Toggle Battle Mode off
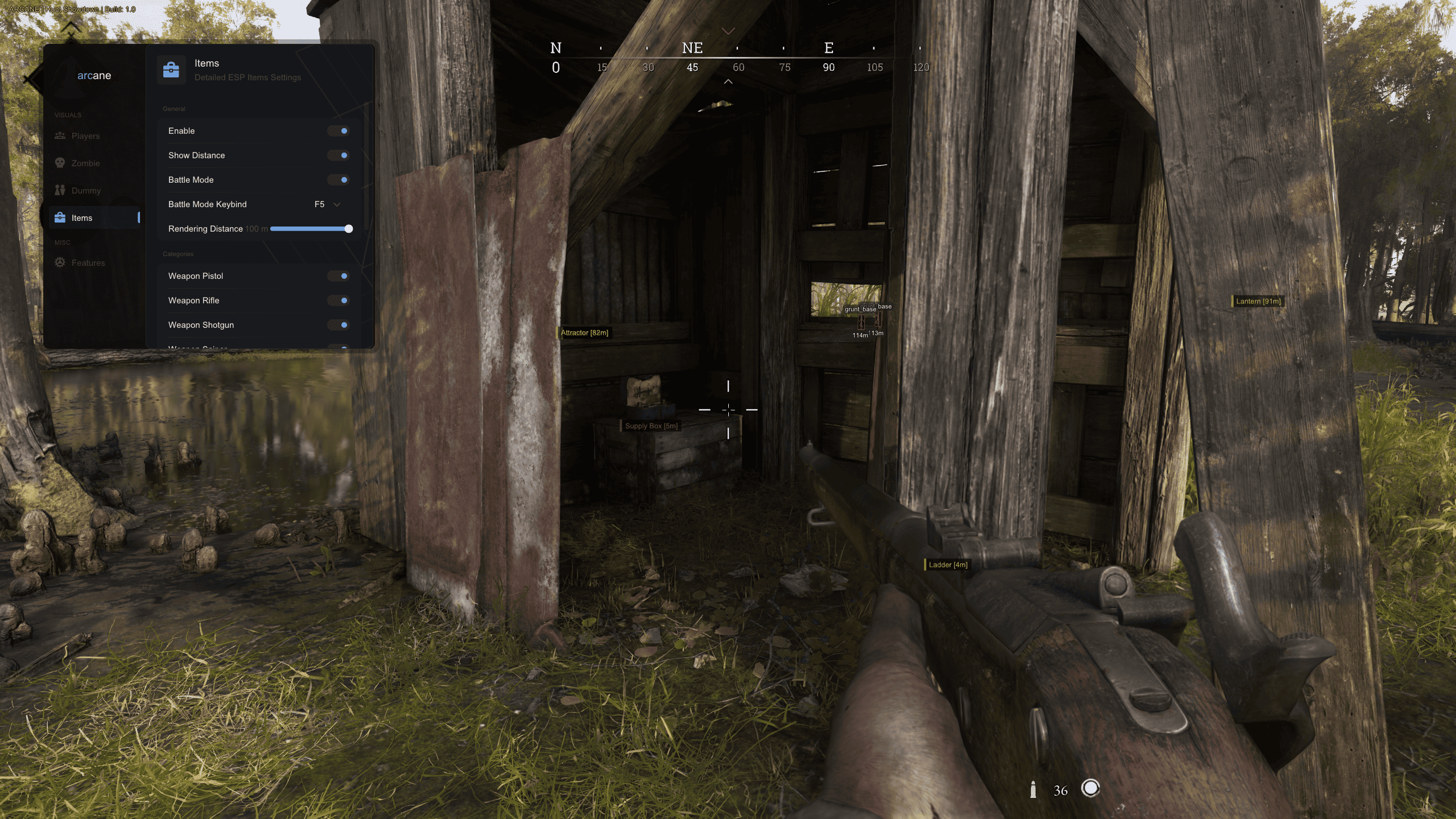The image size is (1456, 819). click(x=340, y=180)
